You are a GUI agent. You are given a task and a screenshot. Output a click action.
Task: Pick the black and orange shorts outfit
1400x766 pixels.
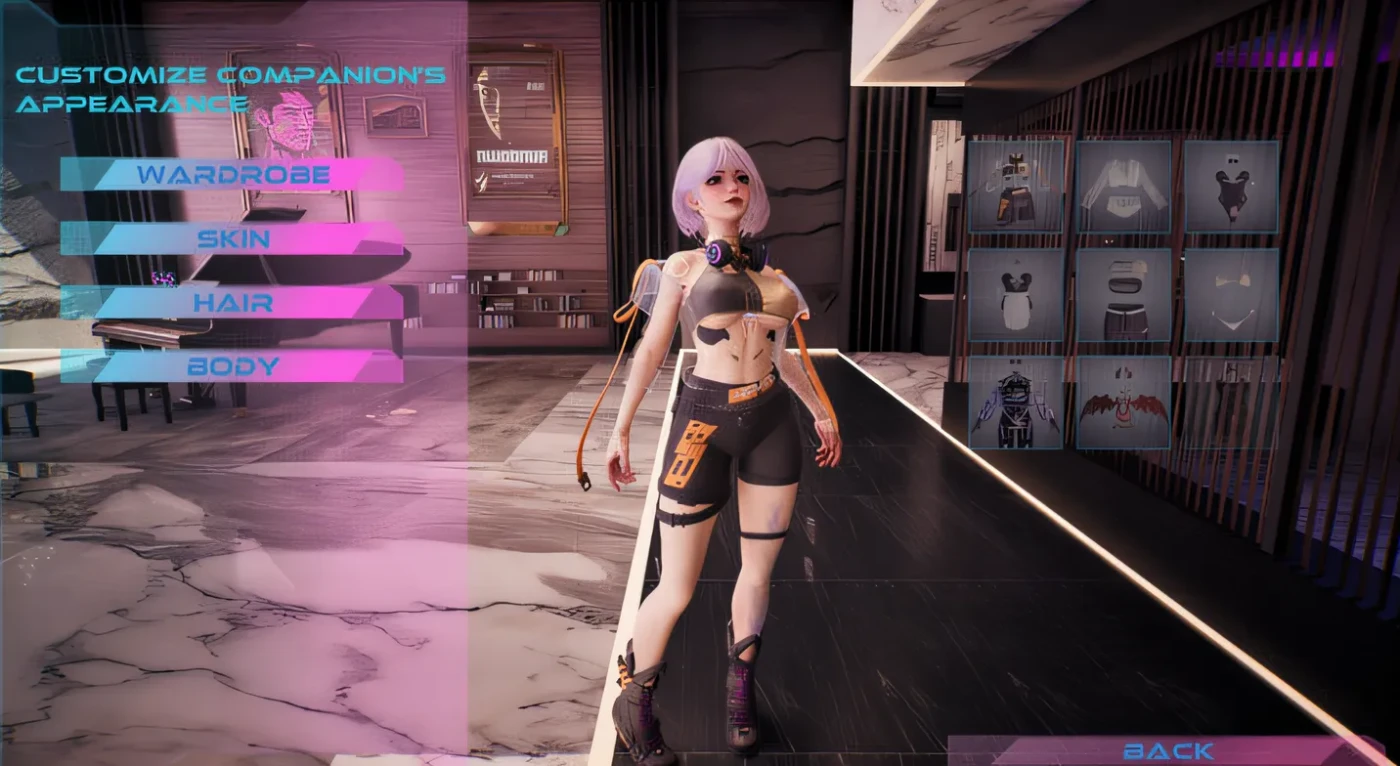(x=1015, y=187)
